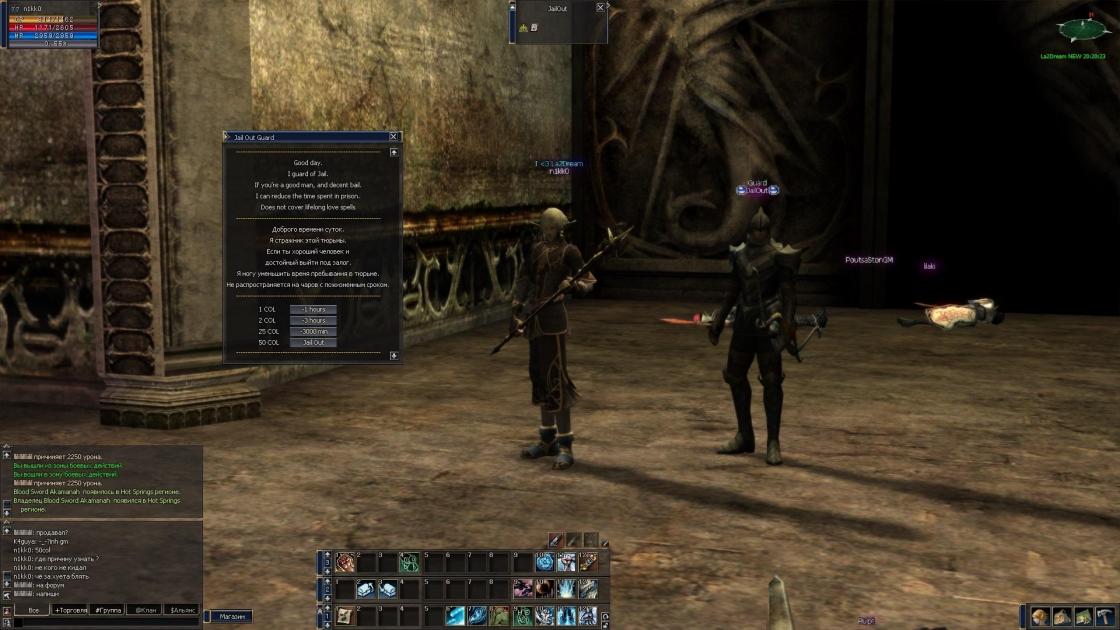Select the $Альянс chat tab
This screenshot has width=1120, height=630.
click(x=182, y=609)
